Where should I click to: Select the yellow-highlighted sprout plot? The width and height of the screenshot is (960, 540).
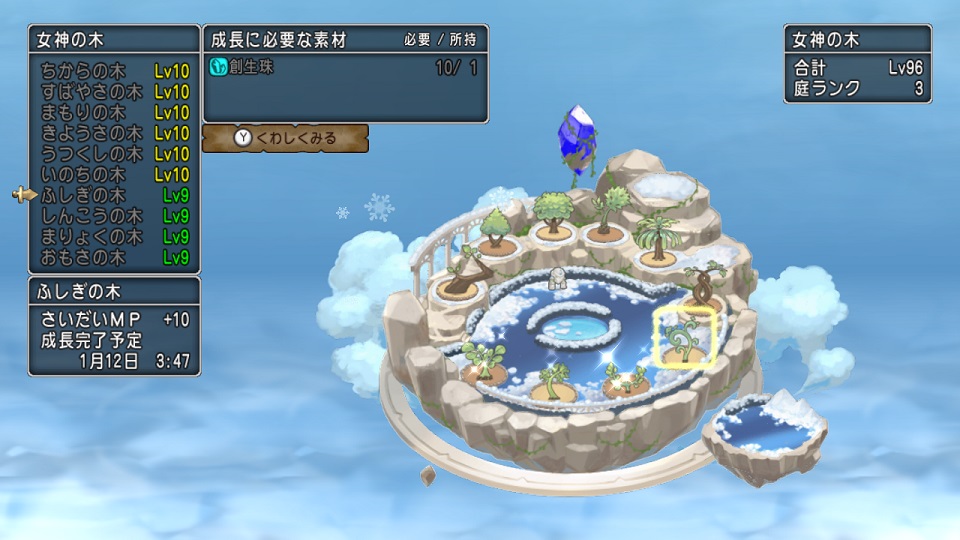tap(686, 339)
